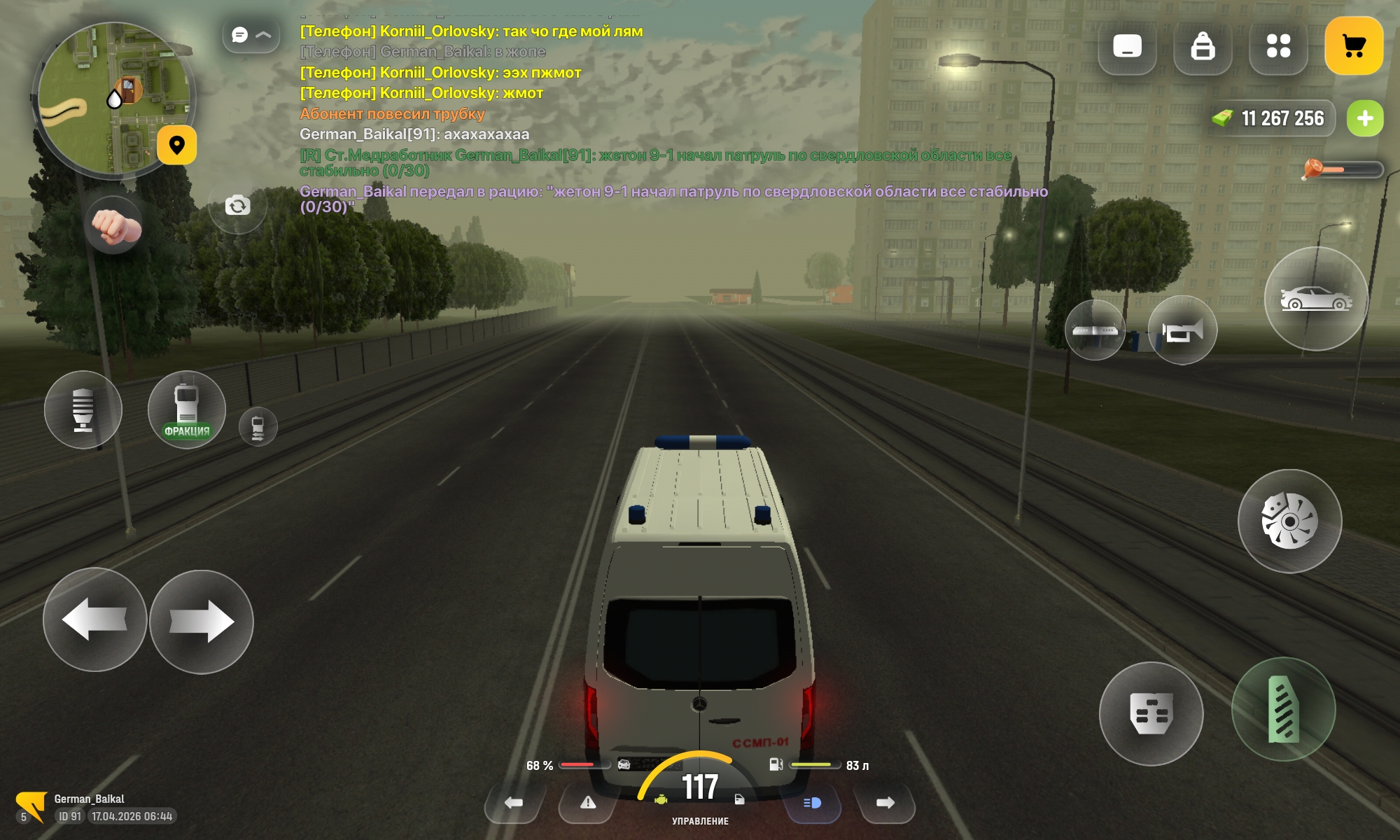Activate the microphone voice chat button

click(x=83, y=410)
